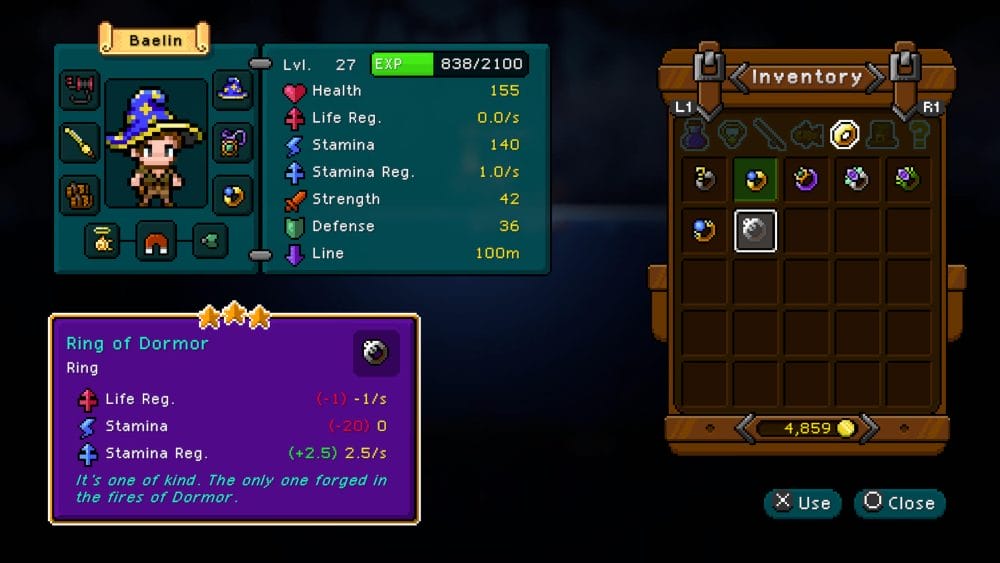1000x563 pixels.
Task: Switch to the potion inventory tab
Action: (x=695, y=134)
